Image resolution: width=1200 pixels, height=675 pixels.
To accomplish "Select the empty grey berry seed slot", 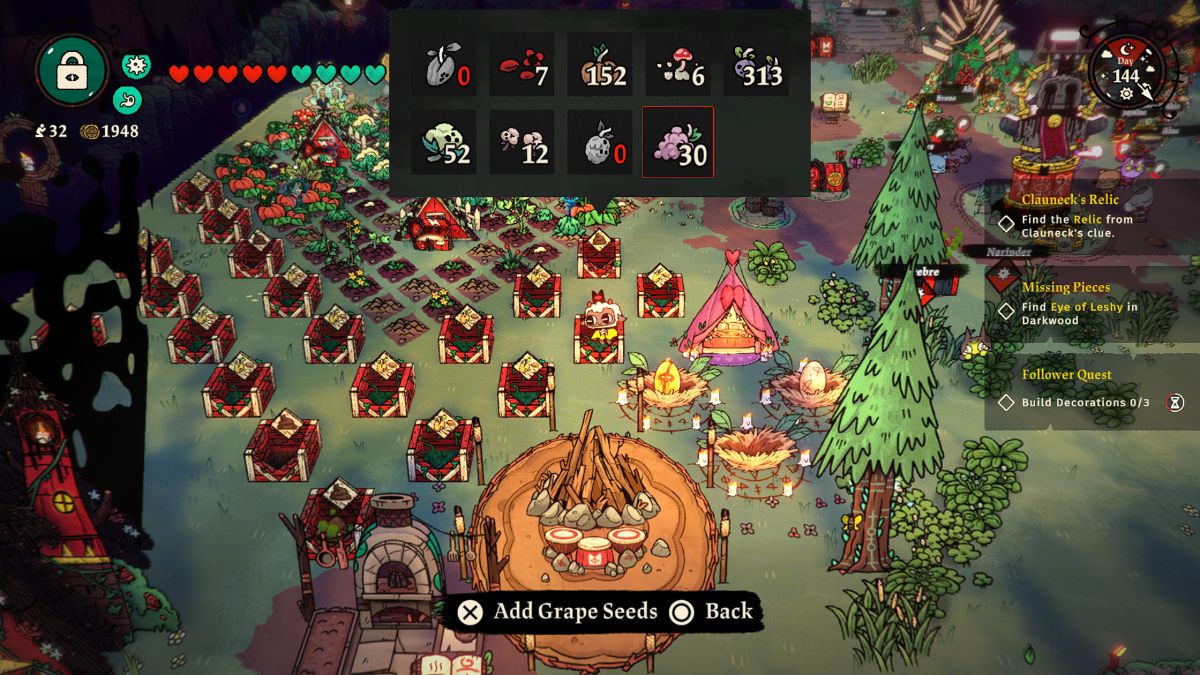I will (x=600, y=142).
